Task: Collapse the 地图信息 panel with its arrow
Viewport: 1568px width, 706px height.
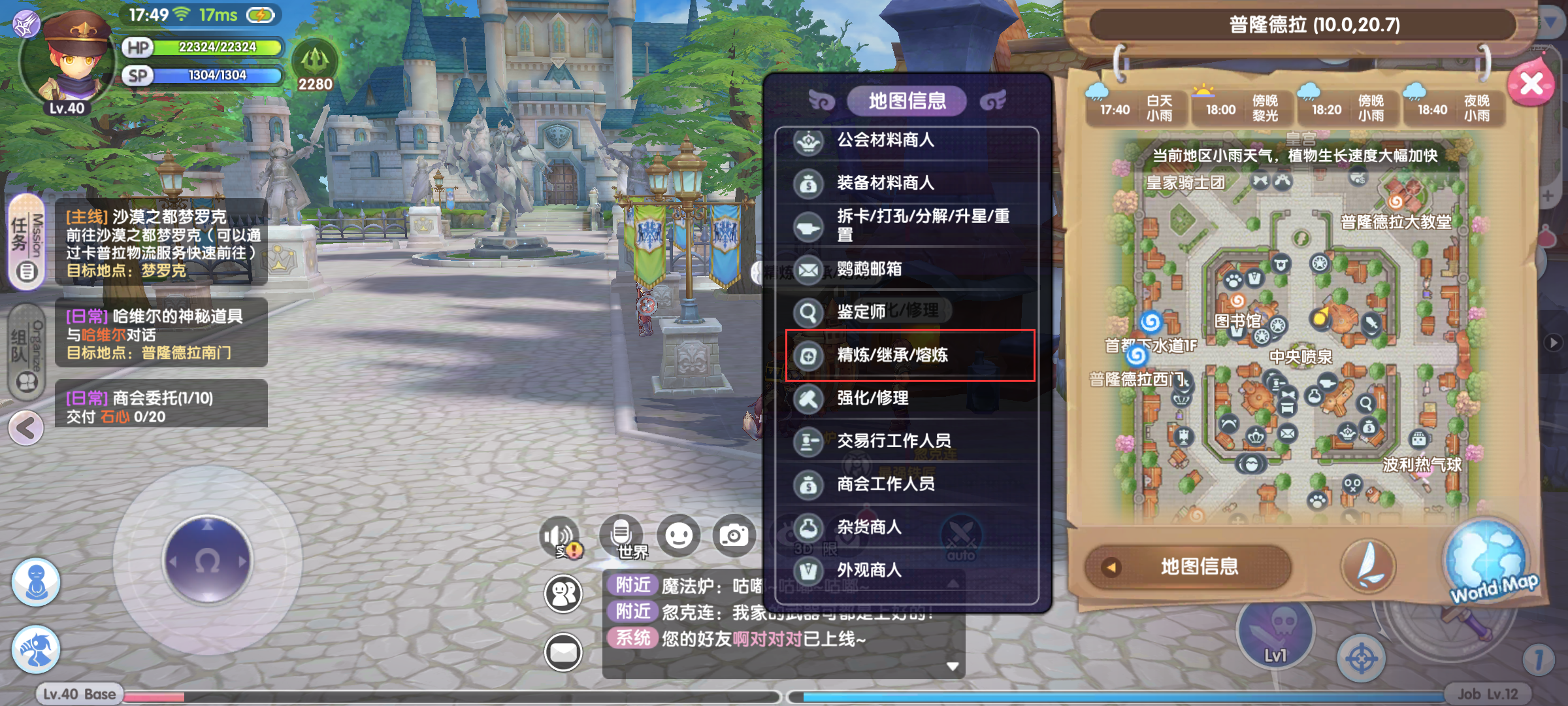Action: (1111, 567)
